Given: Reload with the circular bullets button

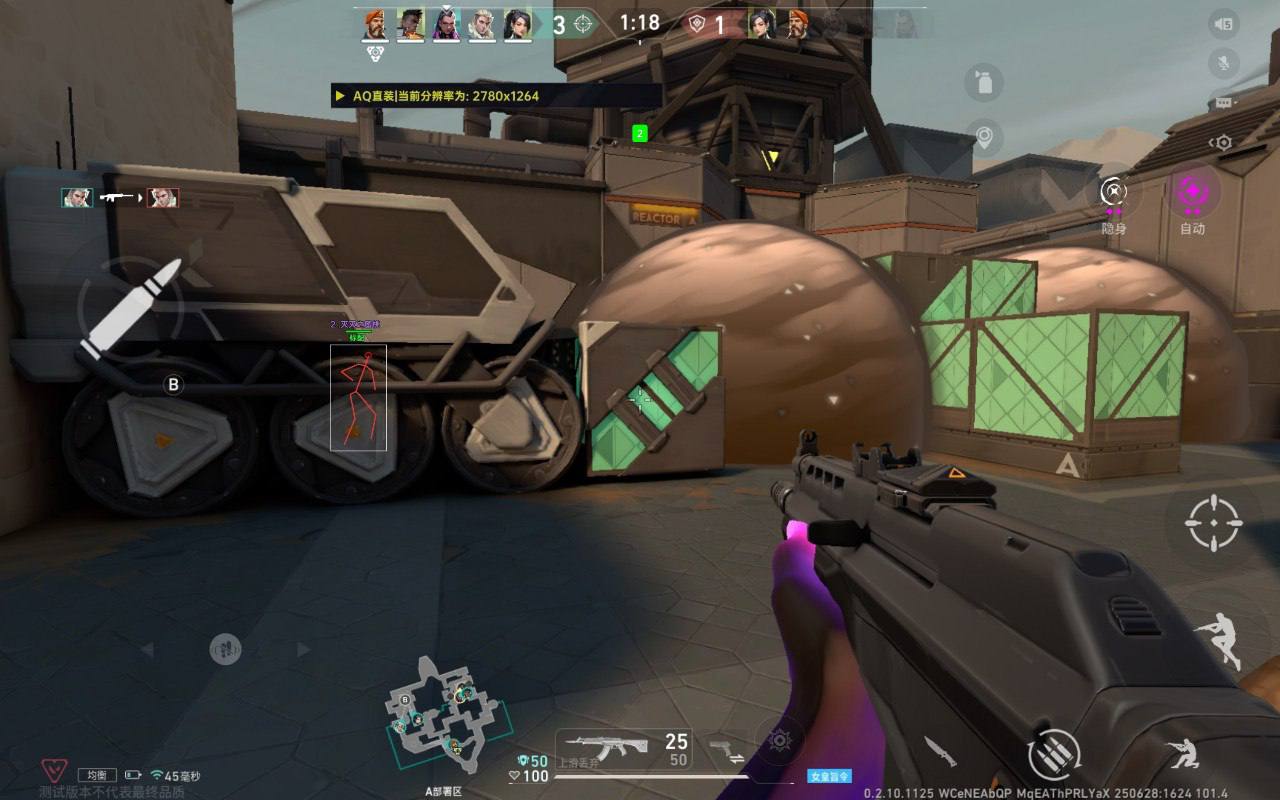Looking at the screenshot, I should 1054,752.
